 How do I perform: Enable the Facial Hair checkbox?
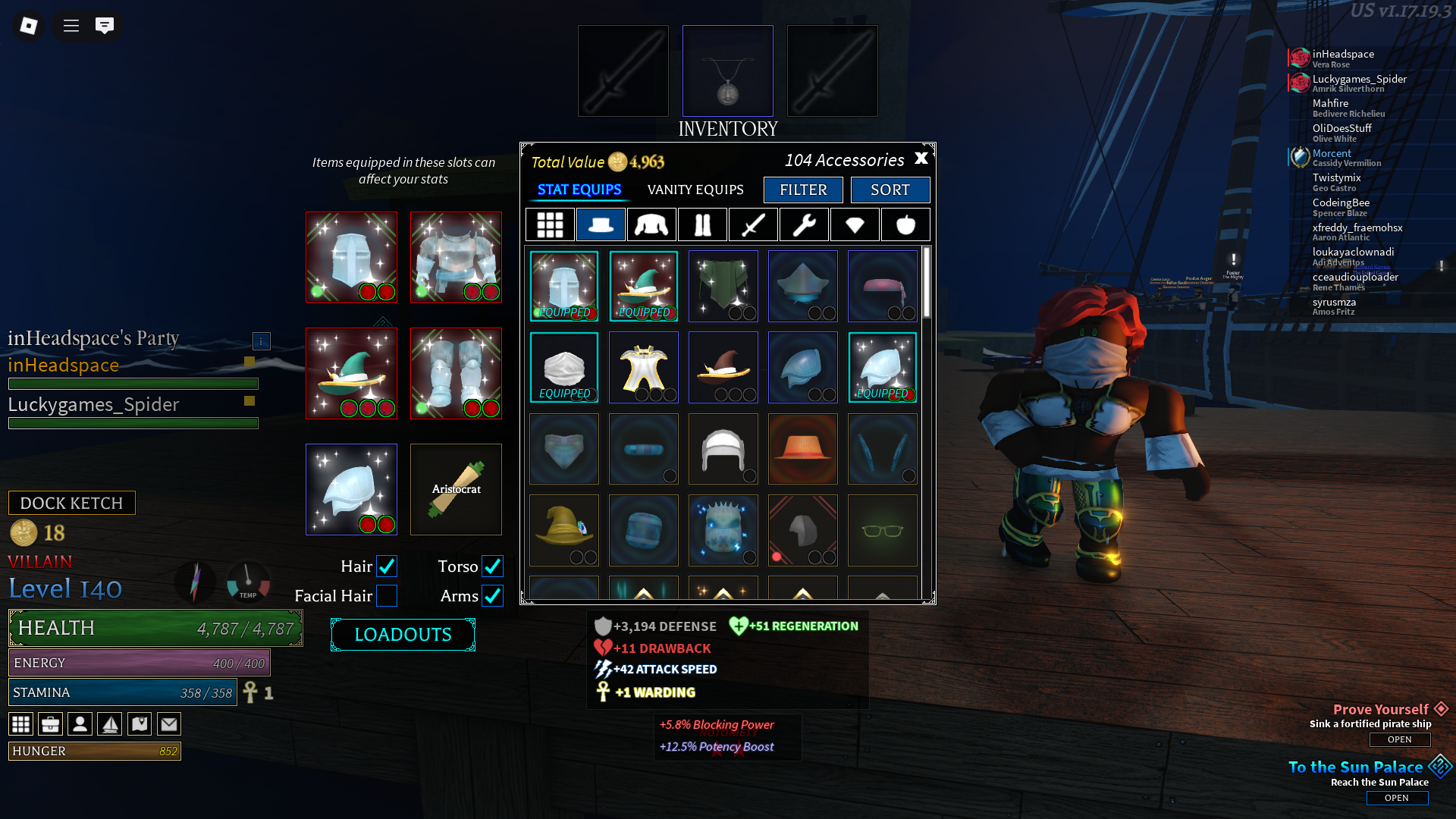click(x=387, y=596)
